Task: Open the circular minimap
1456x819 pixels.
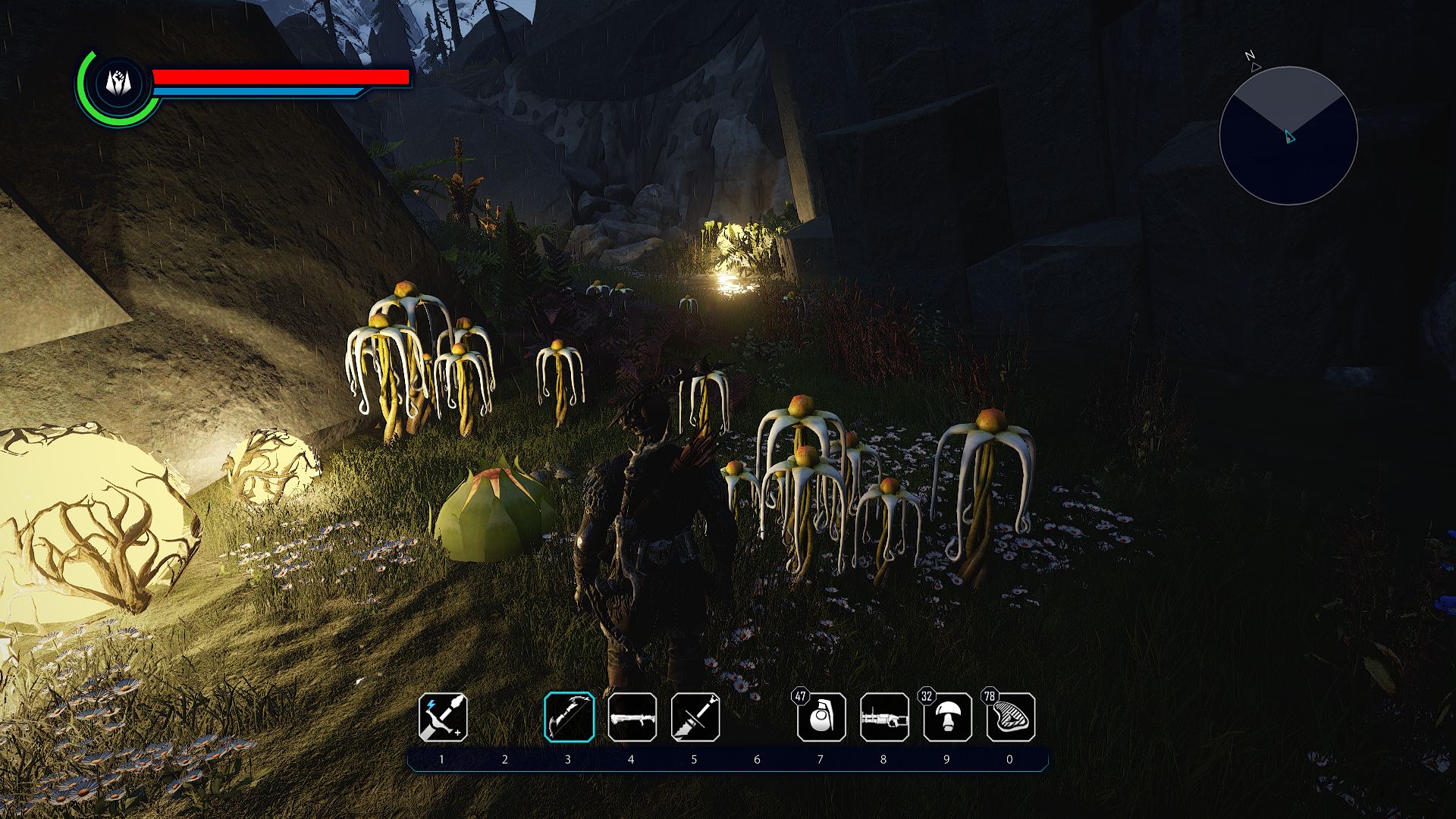Action: [1288, 136]
